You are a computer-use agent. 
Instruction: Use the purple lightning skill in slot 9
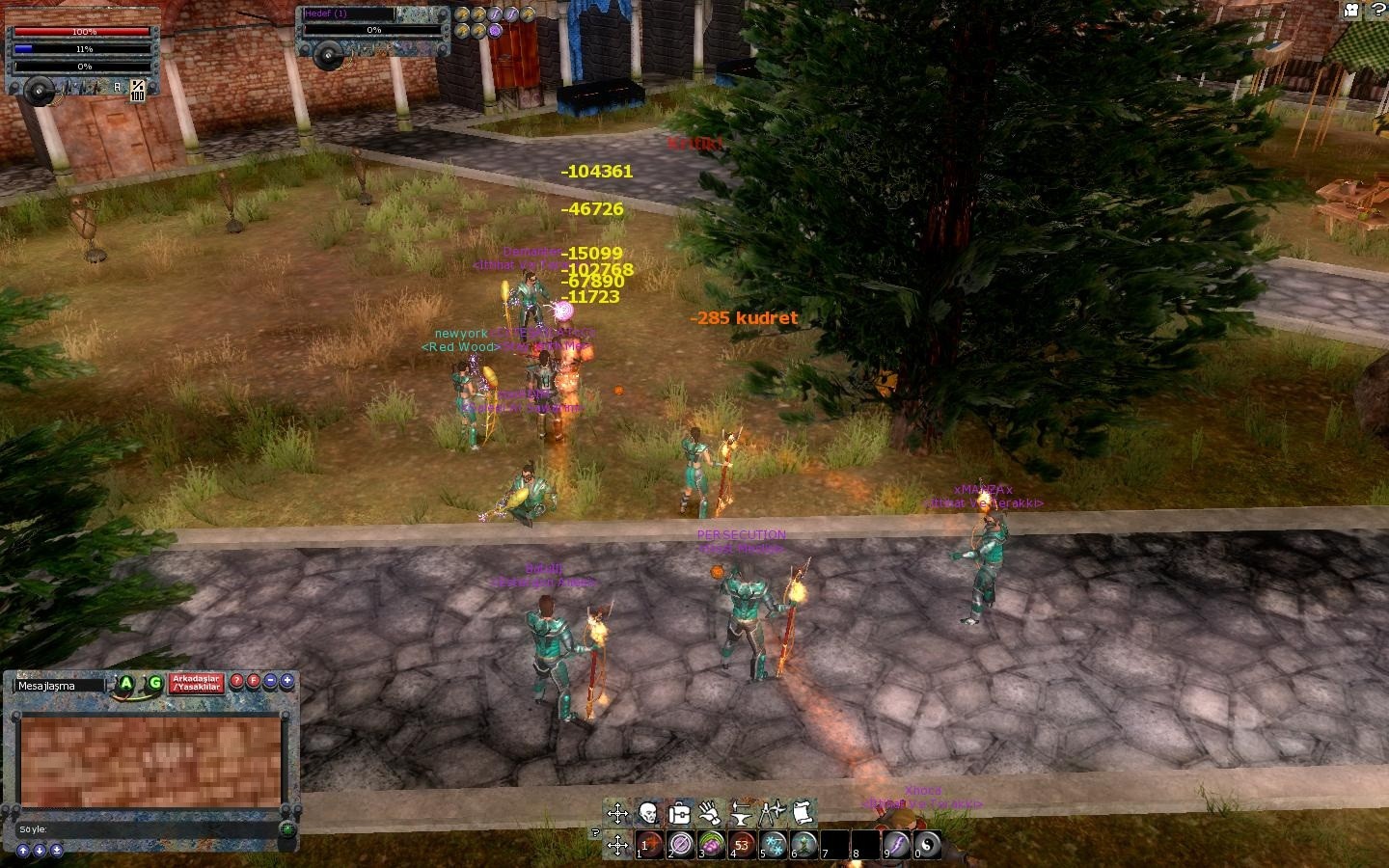897,845
